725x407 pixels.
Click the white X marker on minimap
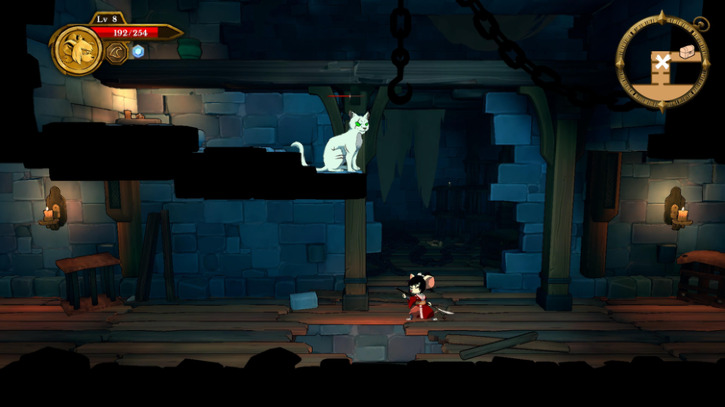661,63
